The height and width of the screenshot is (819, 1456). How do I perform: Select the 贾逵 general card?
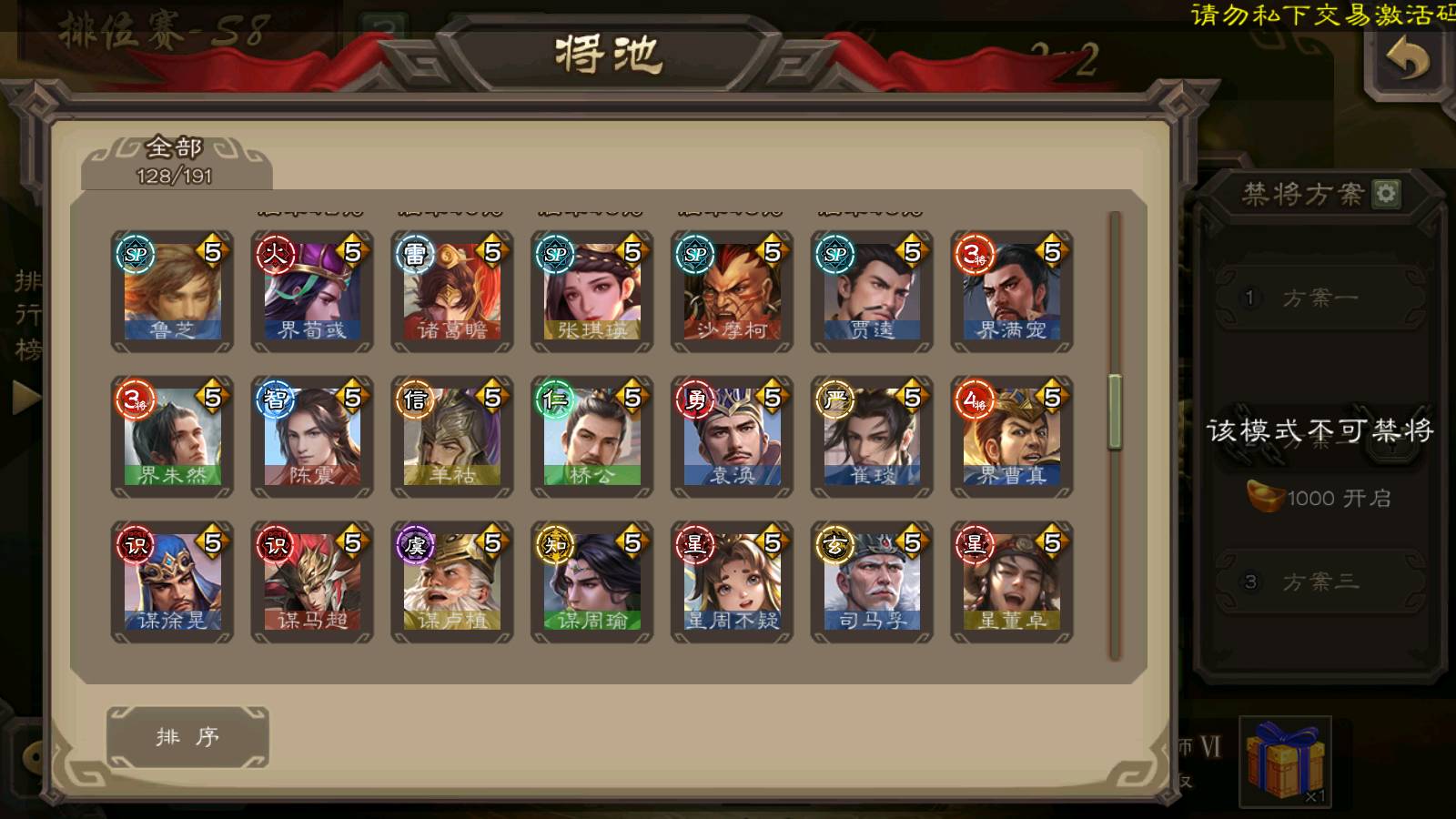pos(872,291)
